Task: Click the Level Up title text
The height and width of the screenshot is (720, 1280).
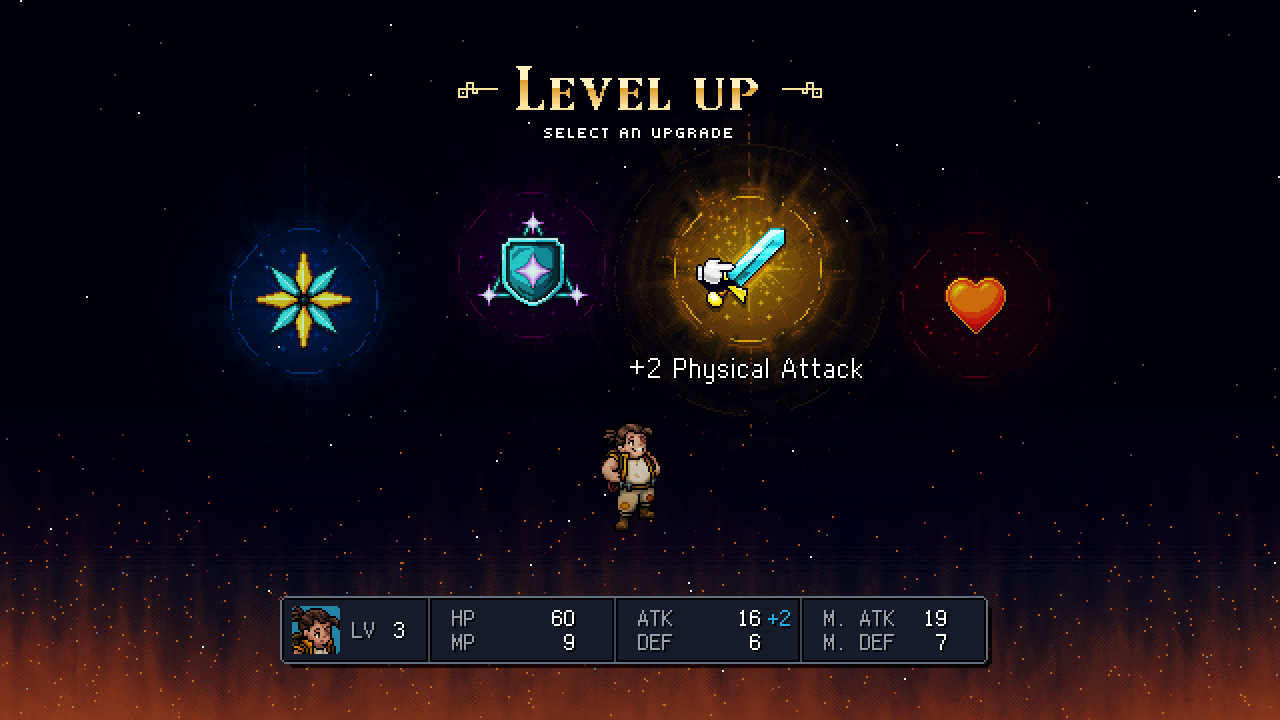Action: (637, 90)
